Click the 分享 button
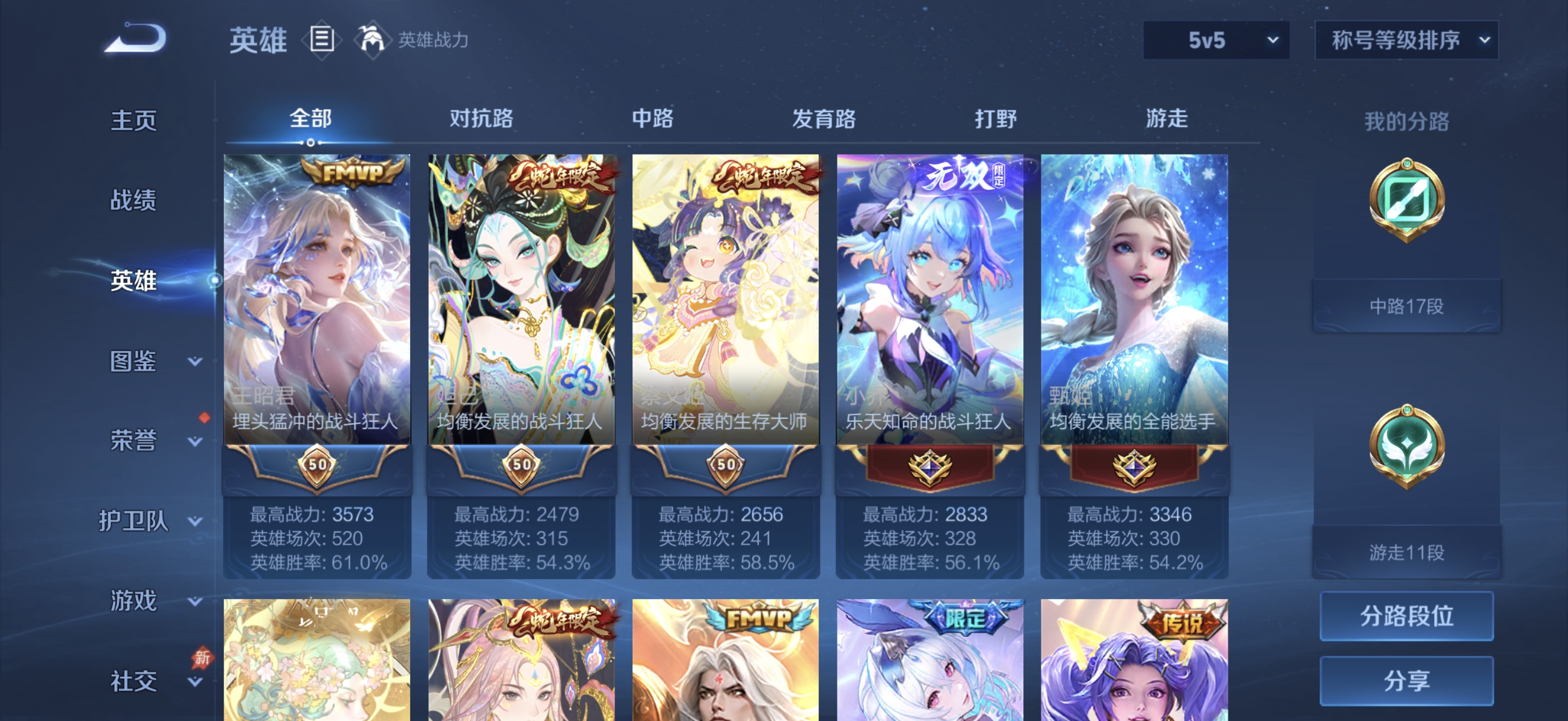The width and height of the screenshot is (1568, 721). 1407,680
